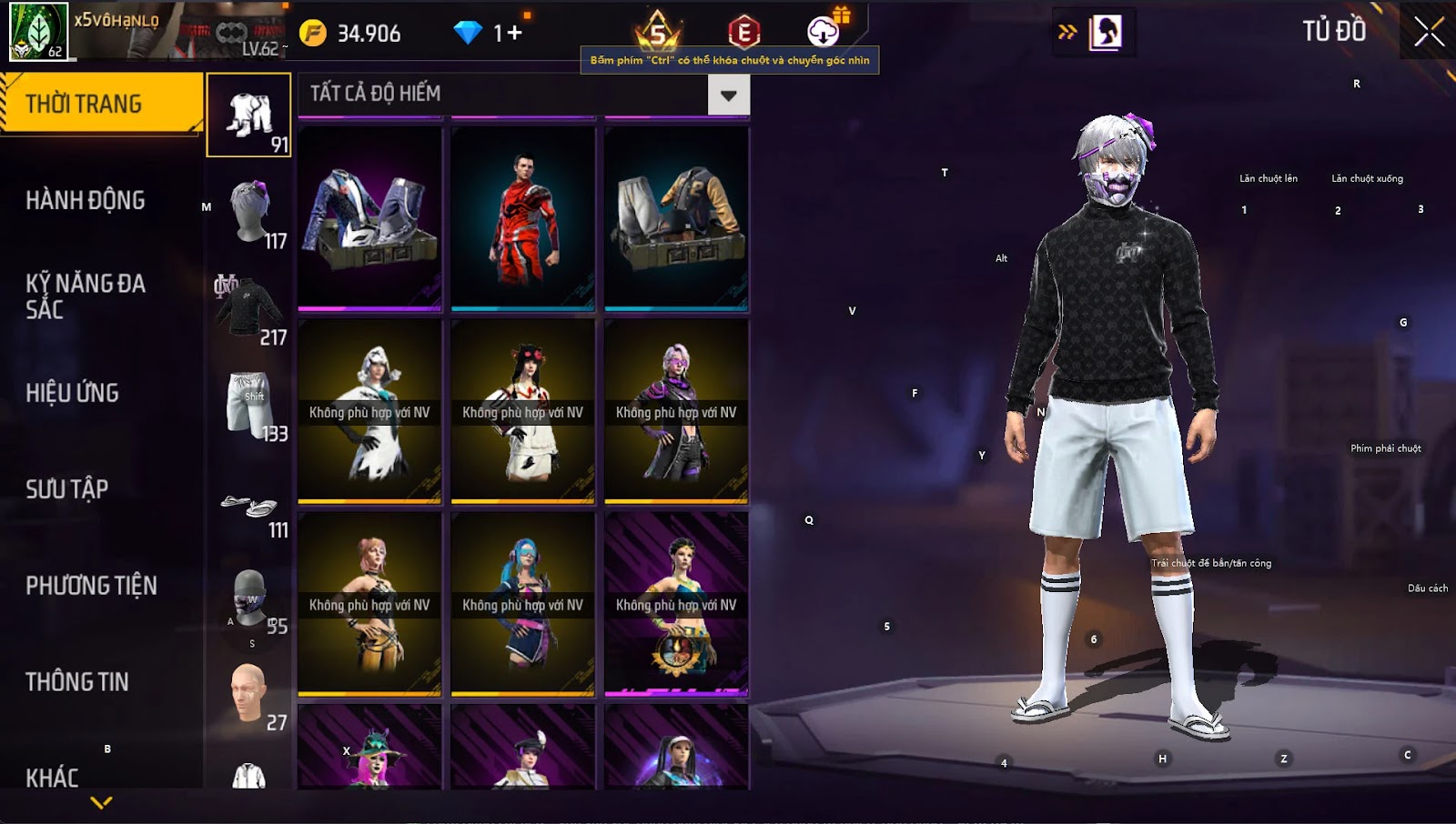The width and height of the screenshot is (1456, 824).
Task: Pick the blue jacket and jeans bundle
Action: pyautogui.click(x=369, y=218)
